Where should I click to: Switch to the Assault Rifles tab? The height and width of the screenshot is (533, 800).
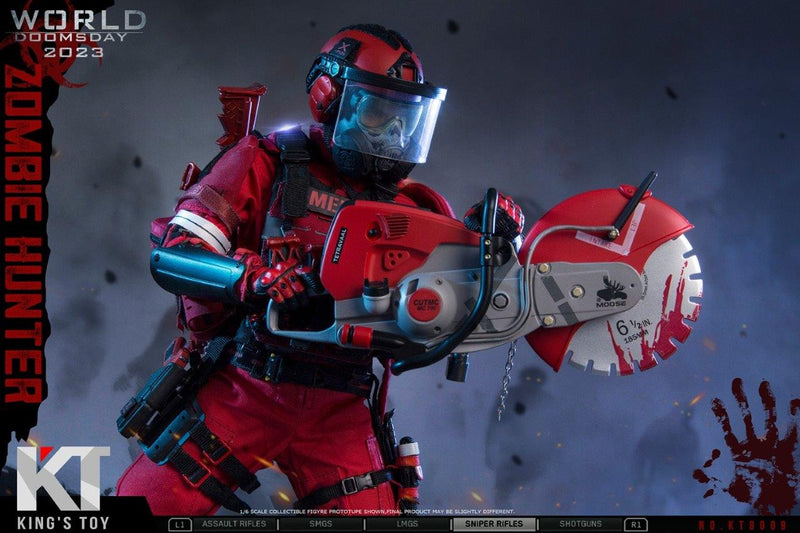(235, 523)
